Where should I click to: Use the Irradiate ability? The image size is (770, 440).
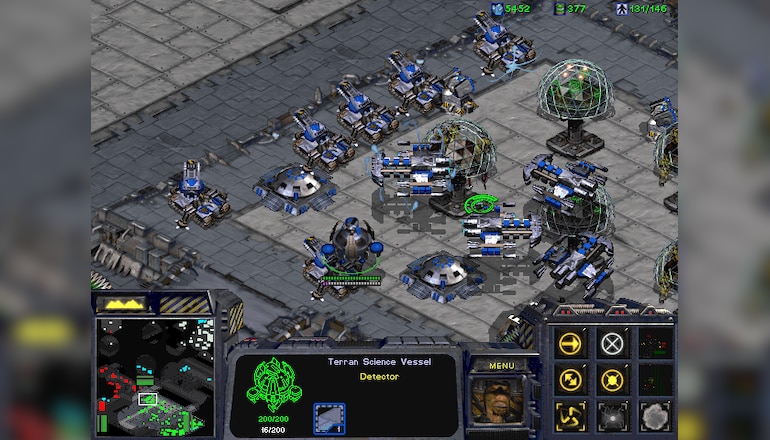[653, 415]
